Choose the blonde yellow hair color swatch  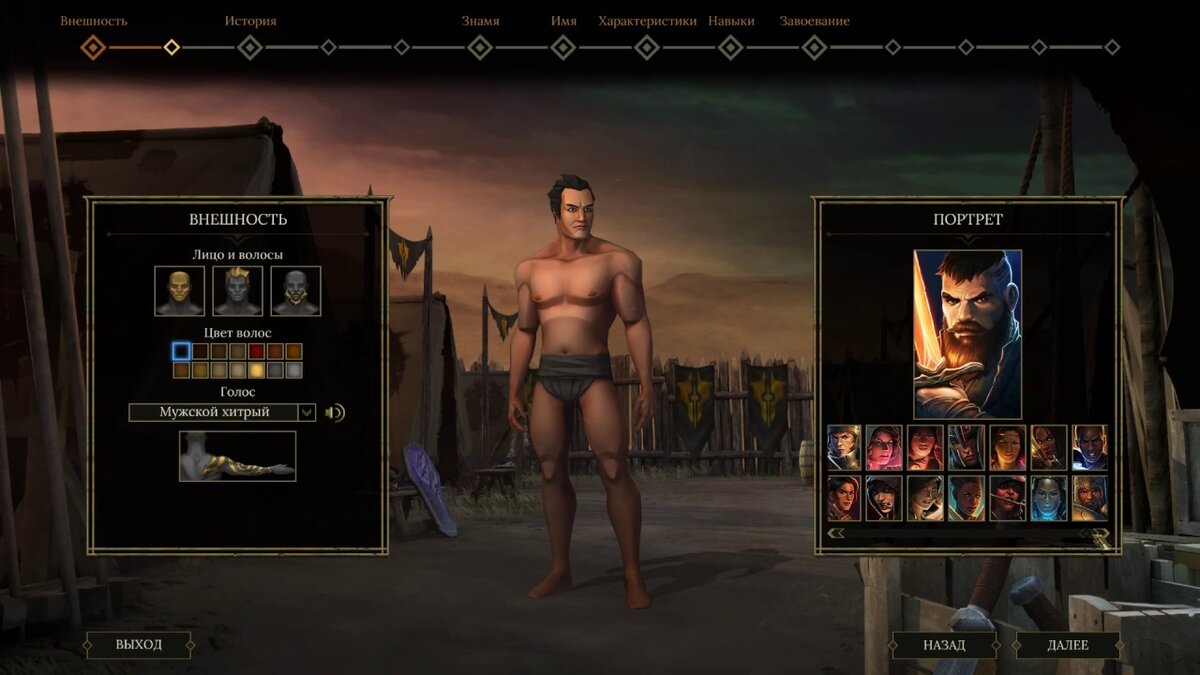pos(256,370)
